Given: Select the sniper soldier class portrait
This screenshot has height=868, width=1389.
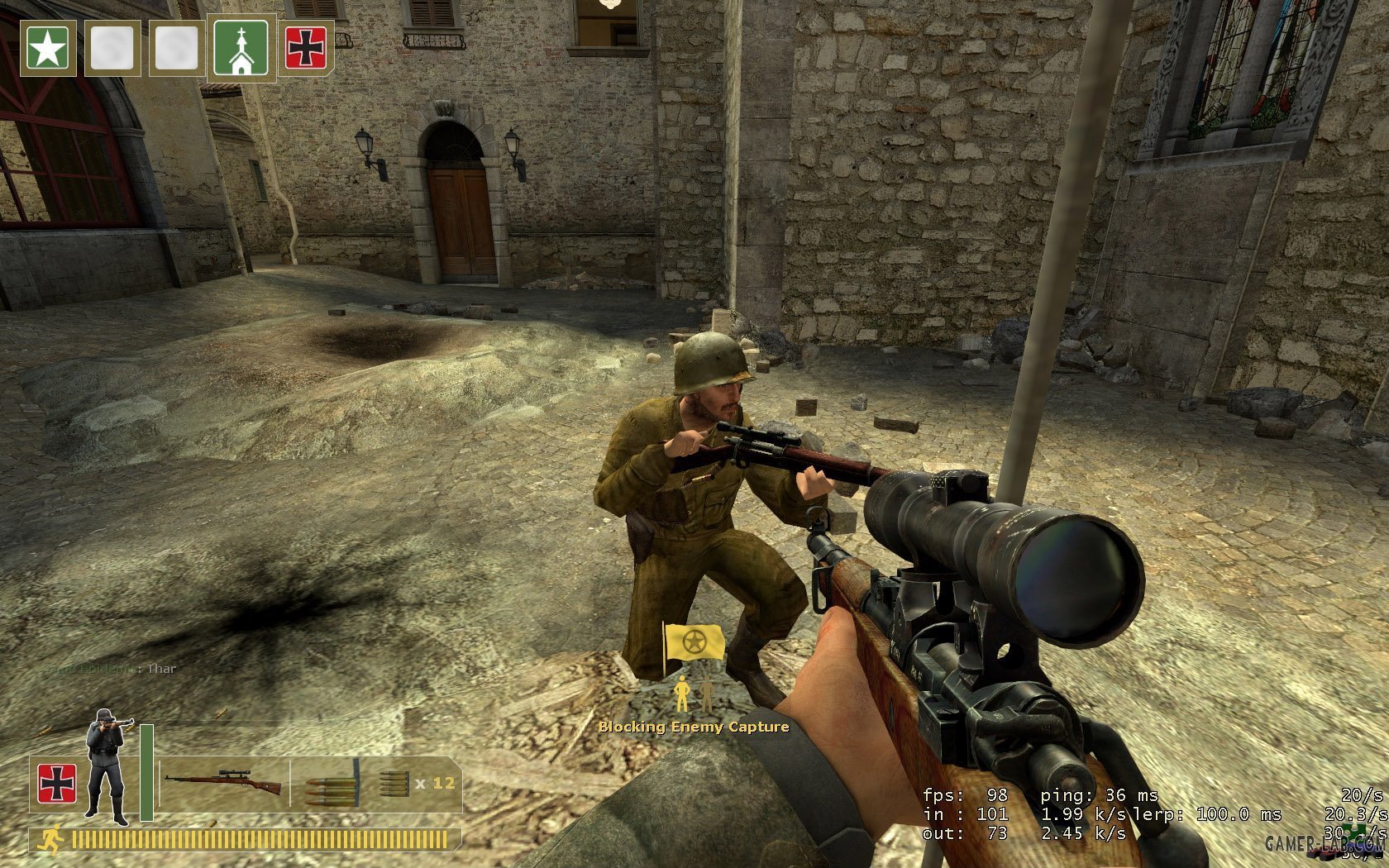Looking at the screenshot, I should (108, 767).
